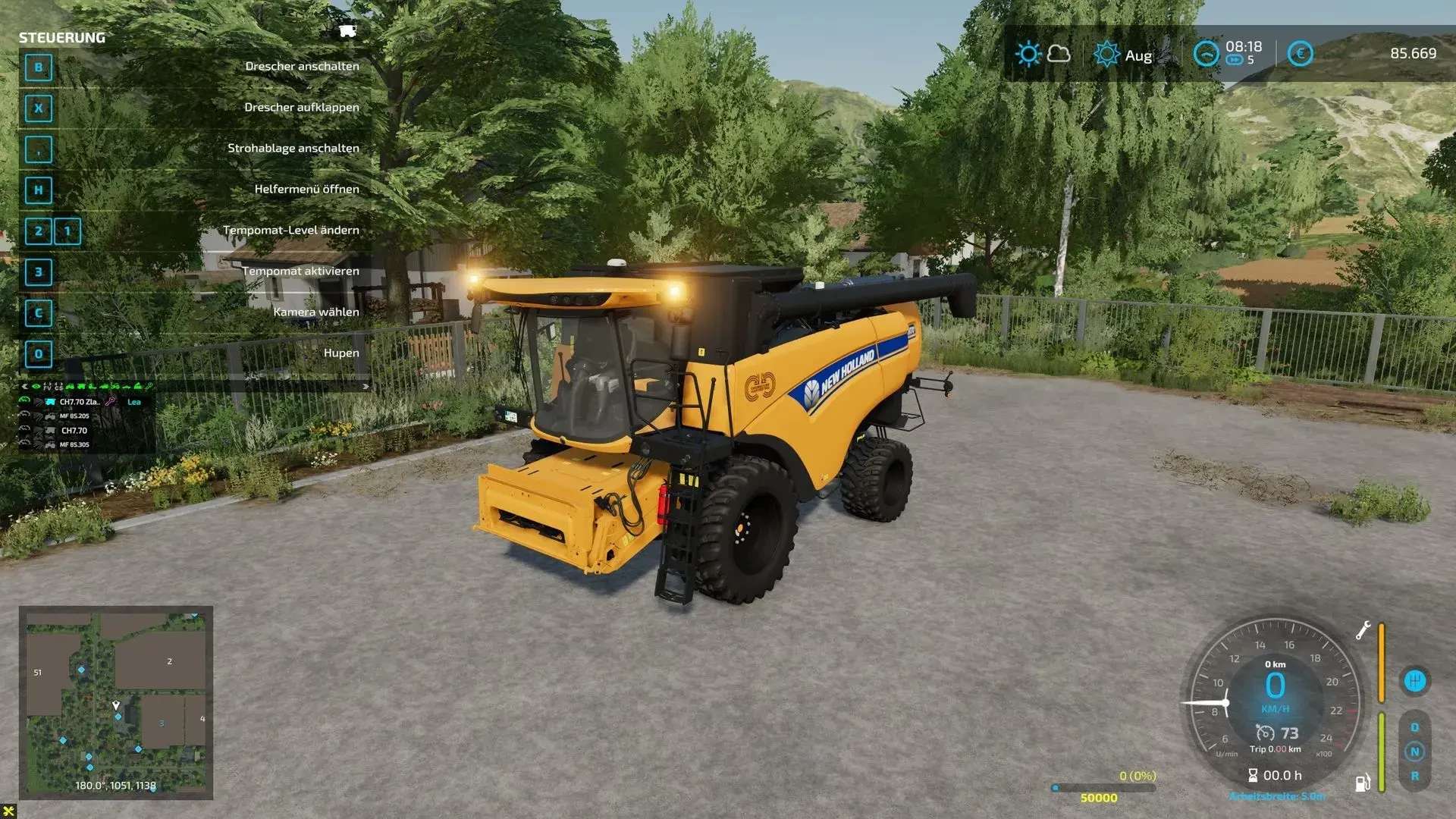Click the blue gearshift icon
The height and width of the screenshot is (819, 1456).
tap(1414, 680)
